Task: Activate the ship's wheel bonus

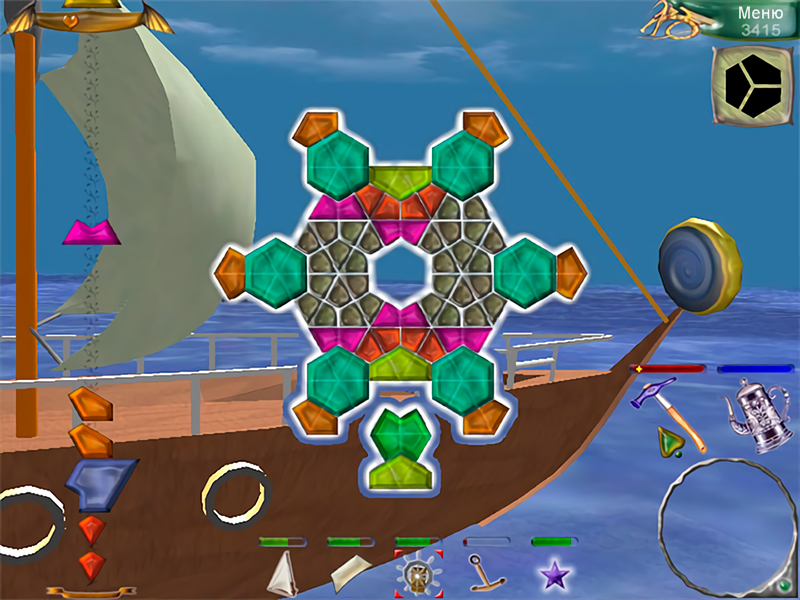Action: [x=418, y=573]
